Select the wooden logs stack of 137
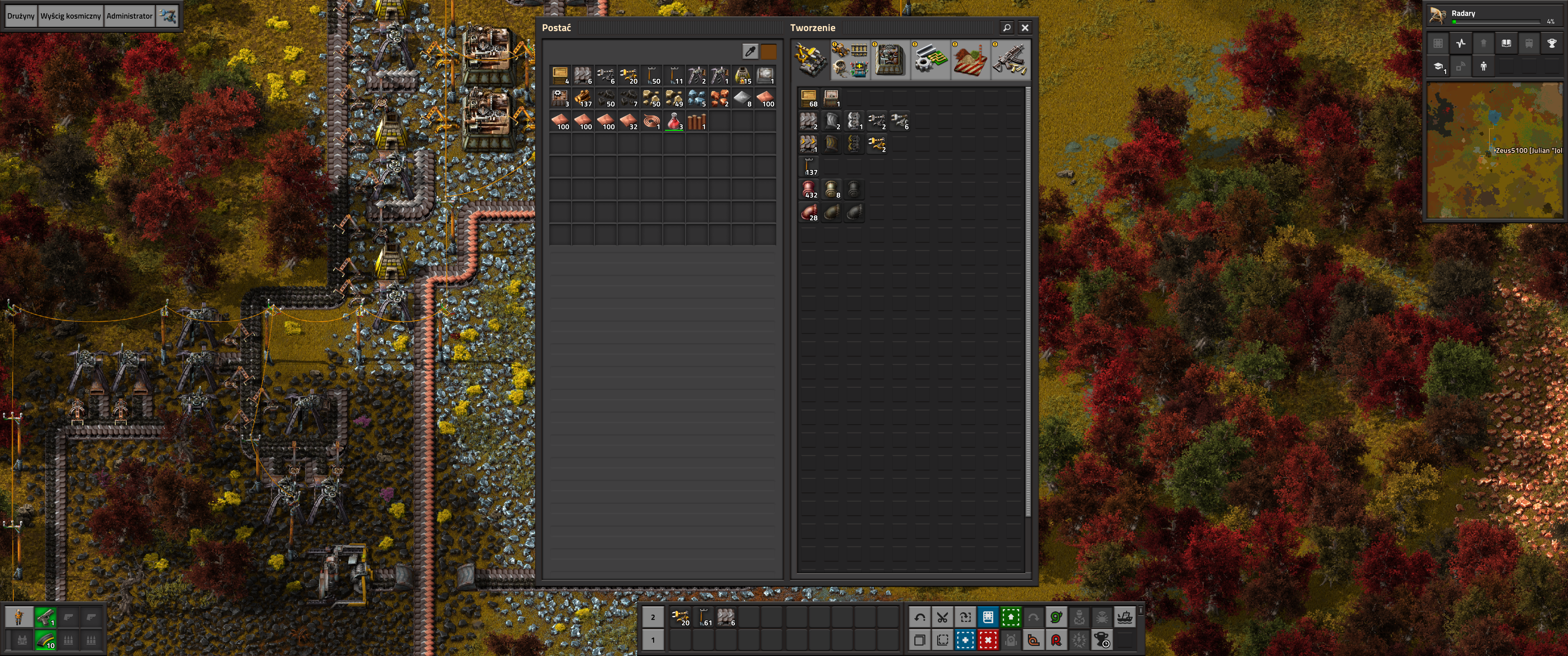 [583, 97]
